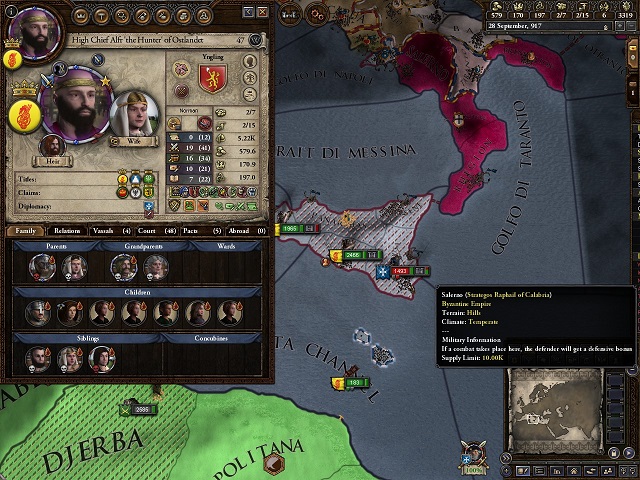View the Abroad tab
Image resolution: width=640 pixels, height=480 pixels.
[x=240, y=230]
